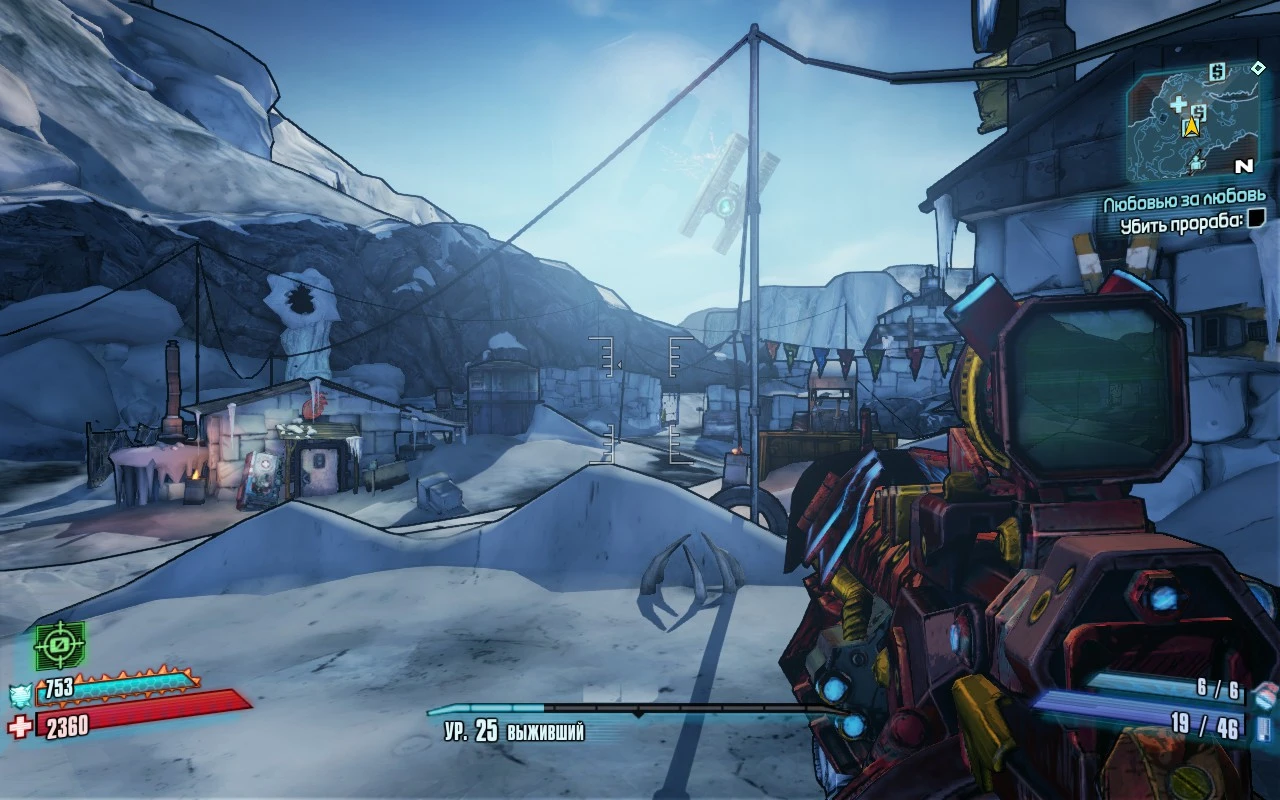Click the quest title "Любовью за любовь"

(x=1185, y=198)
